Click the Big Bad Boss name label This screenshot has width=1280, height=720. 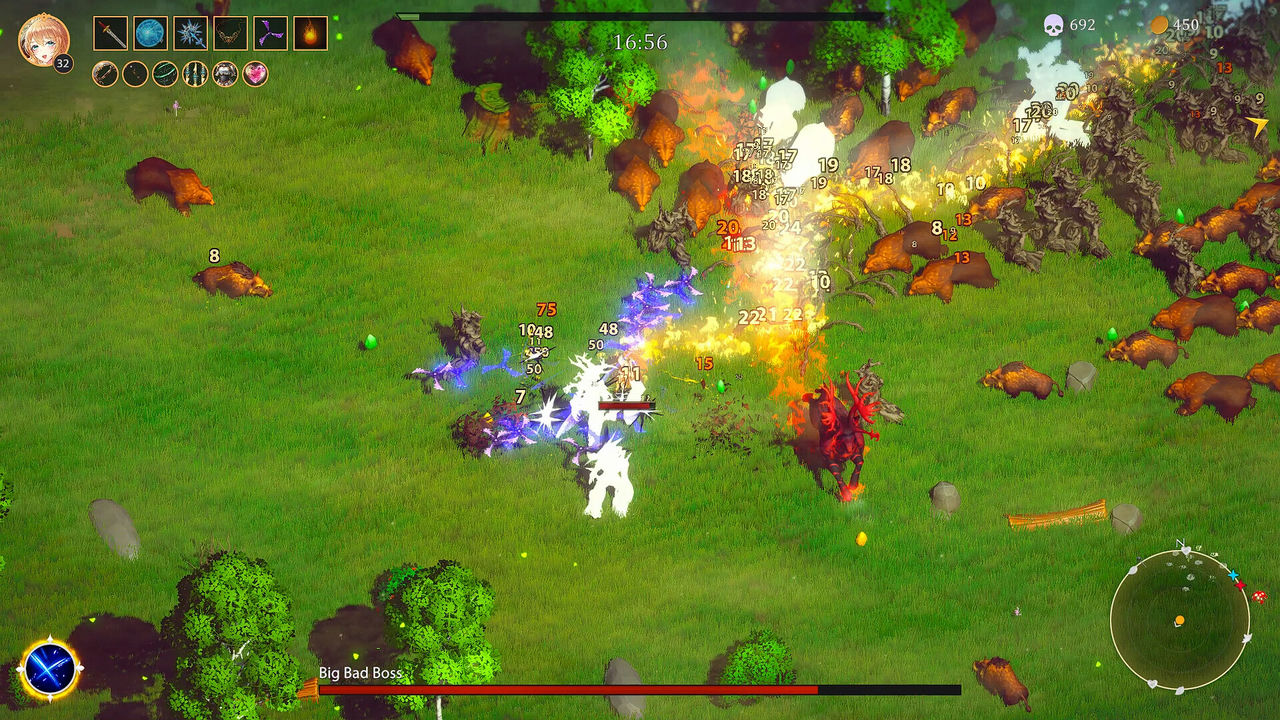coord(359,674)
